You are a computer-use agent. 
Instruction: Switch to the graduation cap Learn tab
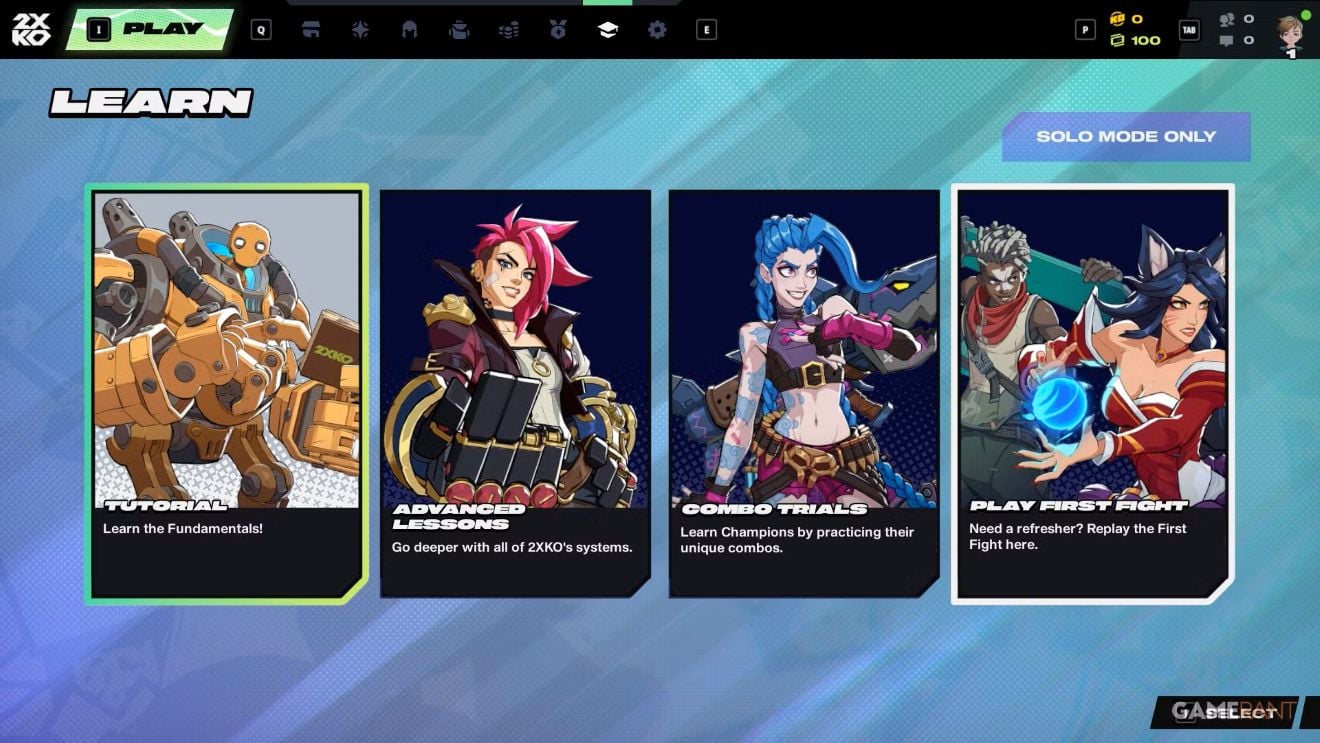(607, 30)
